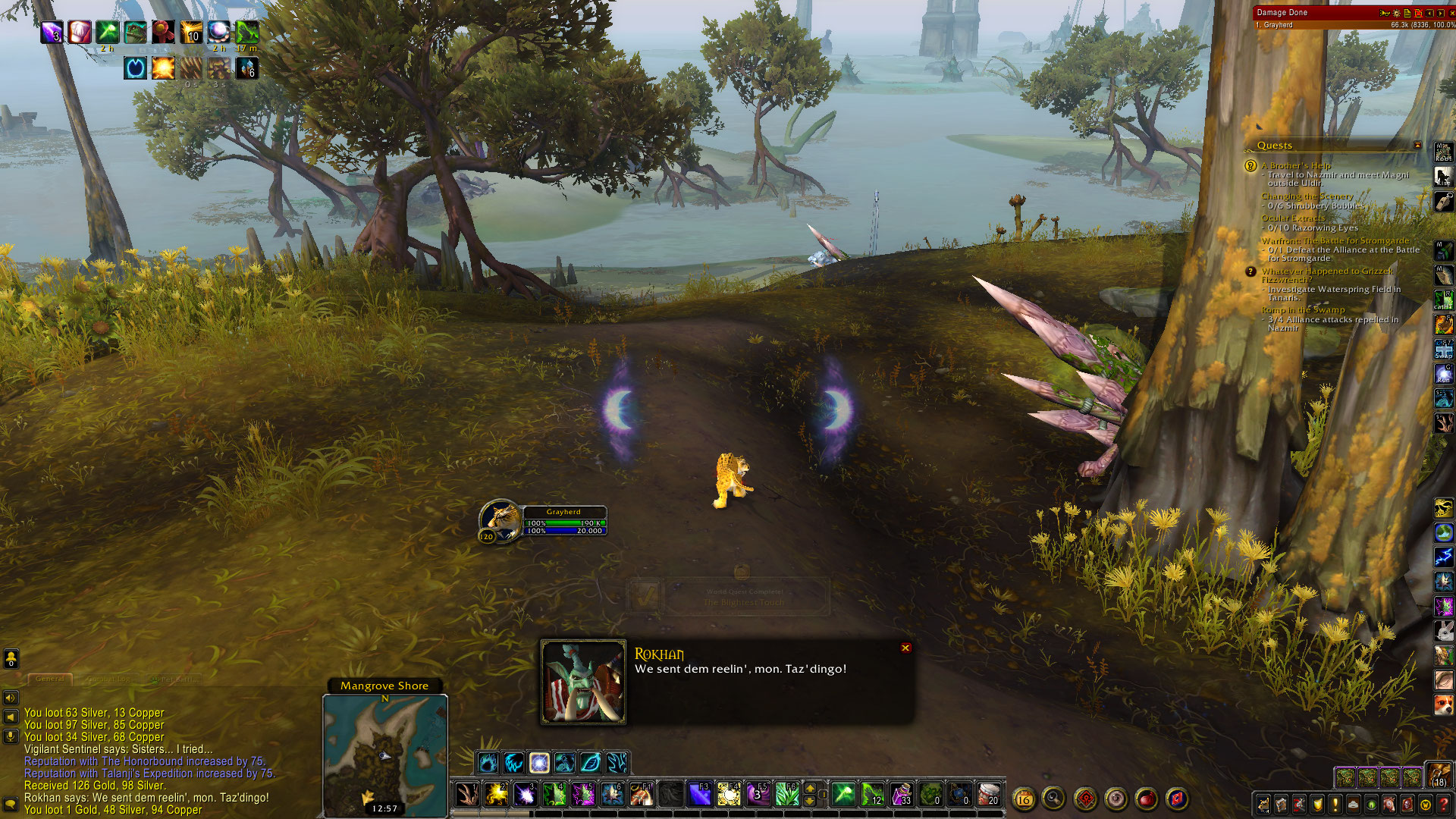Image resolution: width=1456 pixels, height=819 pixels.
Task: Use the drum item with 20 stacks
Action: pyautogui.click(x=988, y=794)
